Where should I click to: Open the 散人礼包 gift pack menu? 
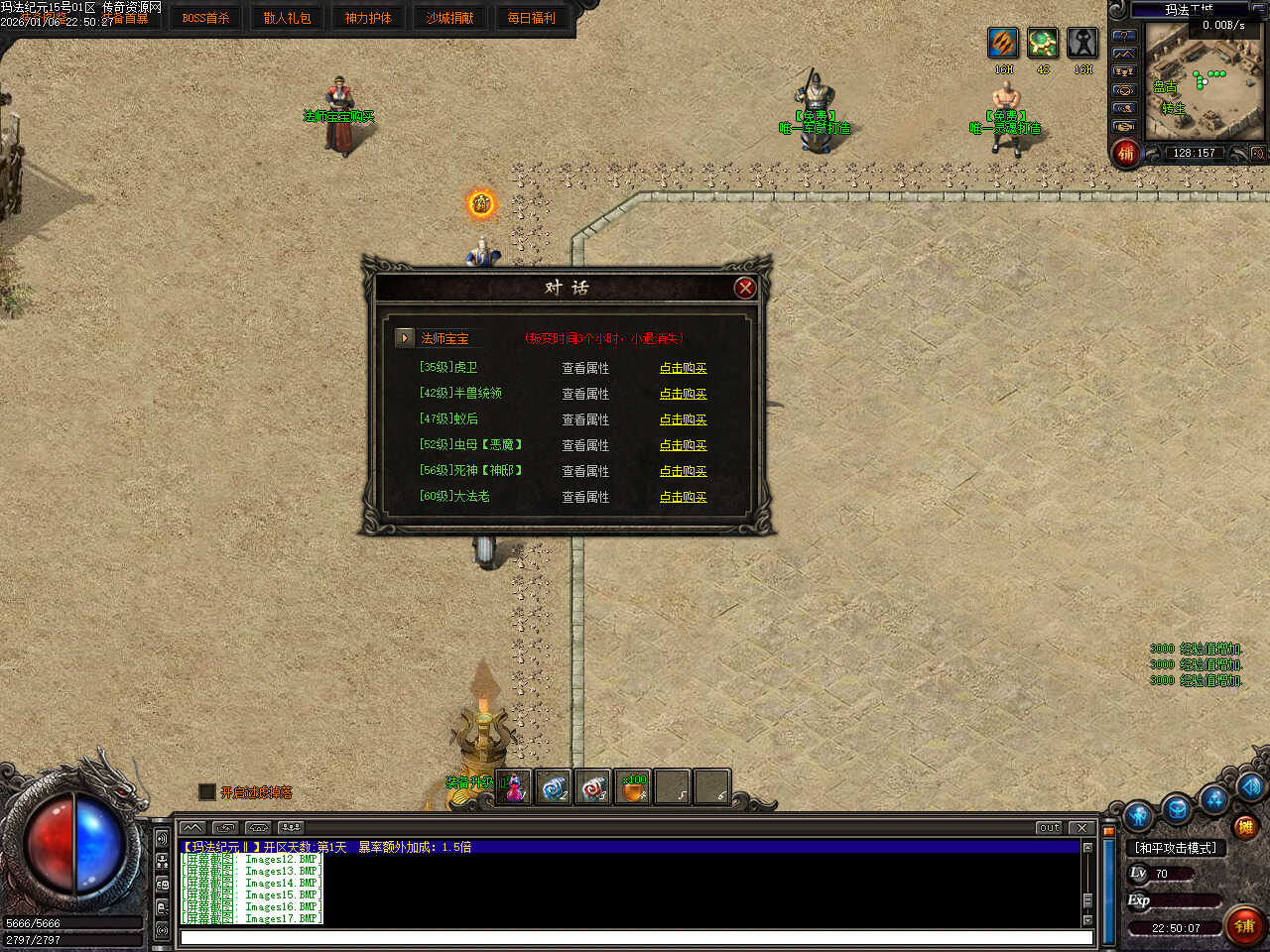click(287, 18)
